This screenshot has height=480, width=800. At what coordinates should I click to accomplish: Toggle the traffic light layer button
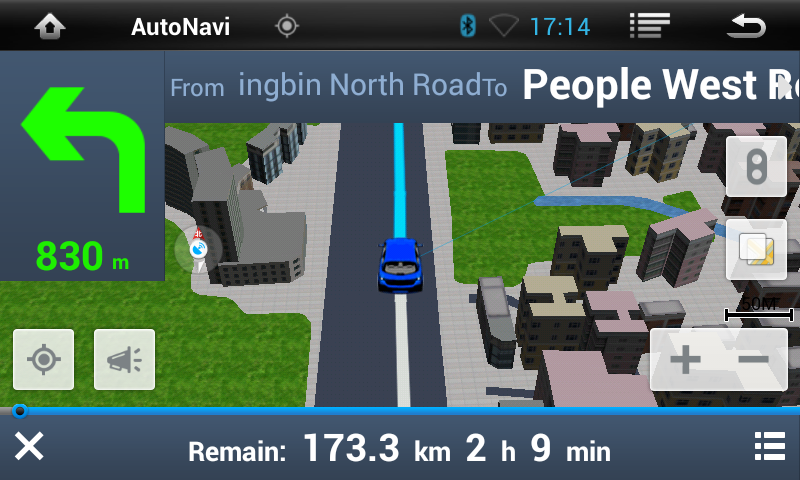tap(756, 166)
